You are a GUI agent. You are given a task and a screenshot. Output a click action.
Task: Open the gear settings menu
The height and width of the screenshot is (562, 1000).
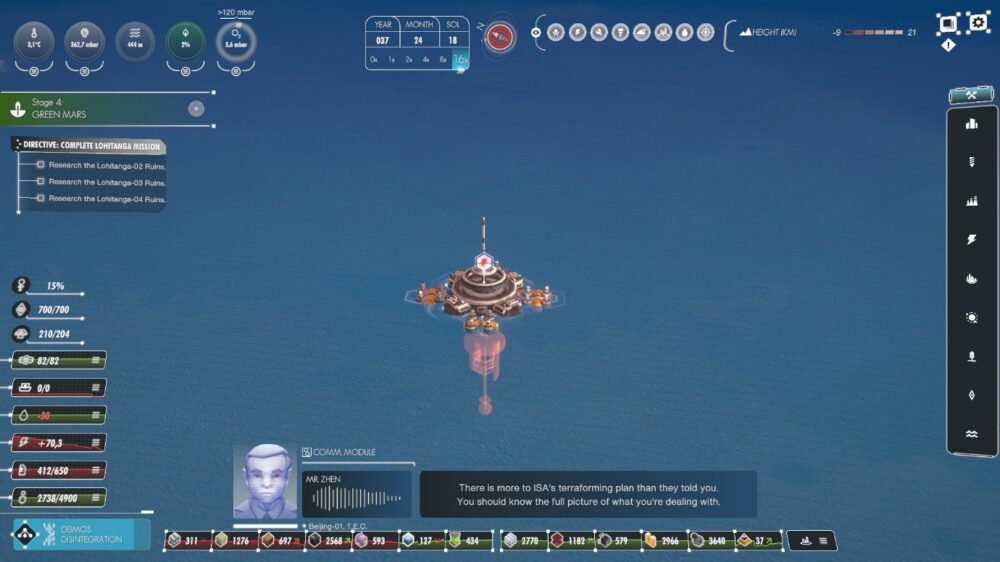978,23
